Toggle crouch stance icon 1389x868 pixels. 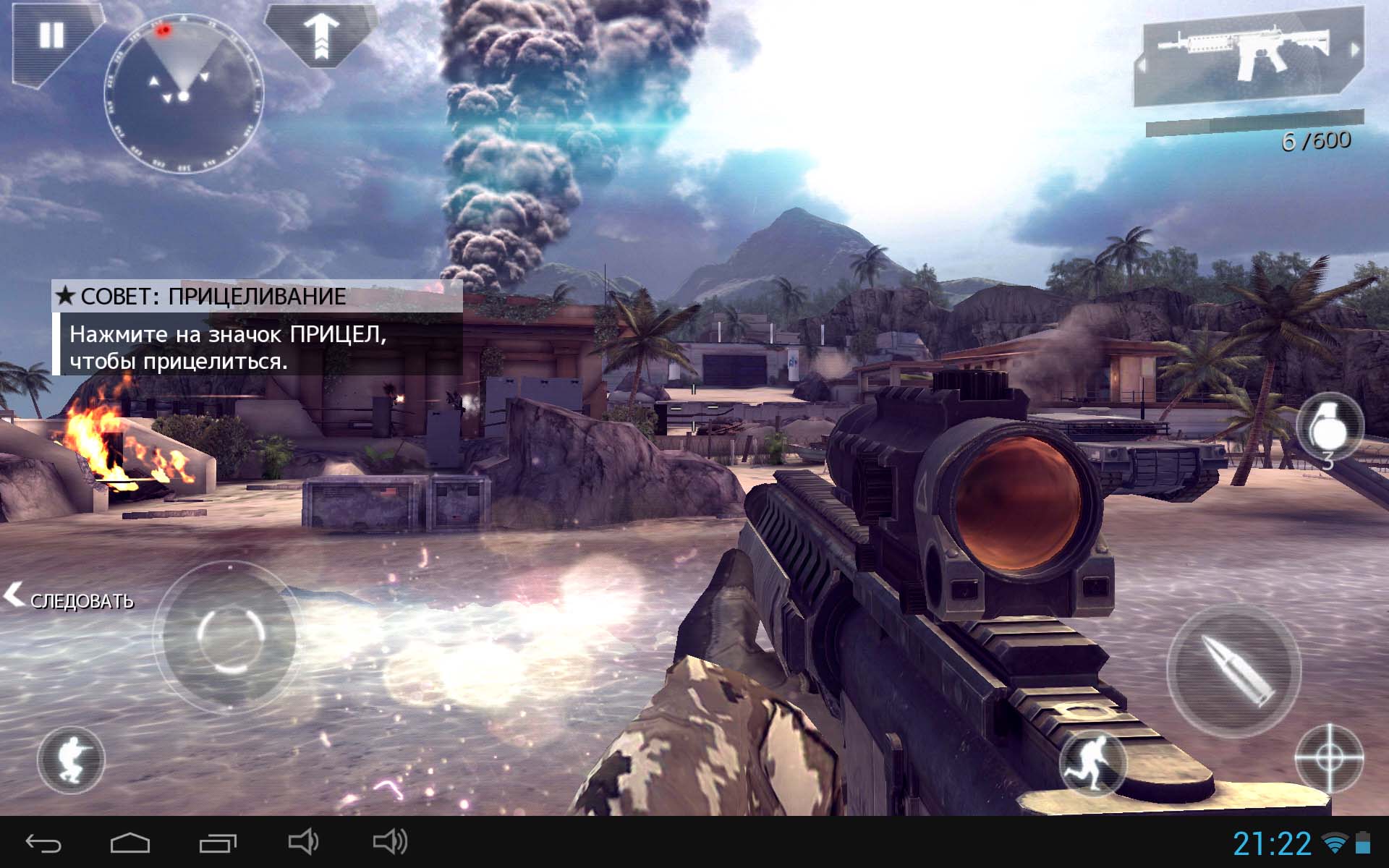click(71, 759)
